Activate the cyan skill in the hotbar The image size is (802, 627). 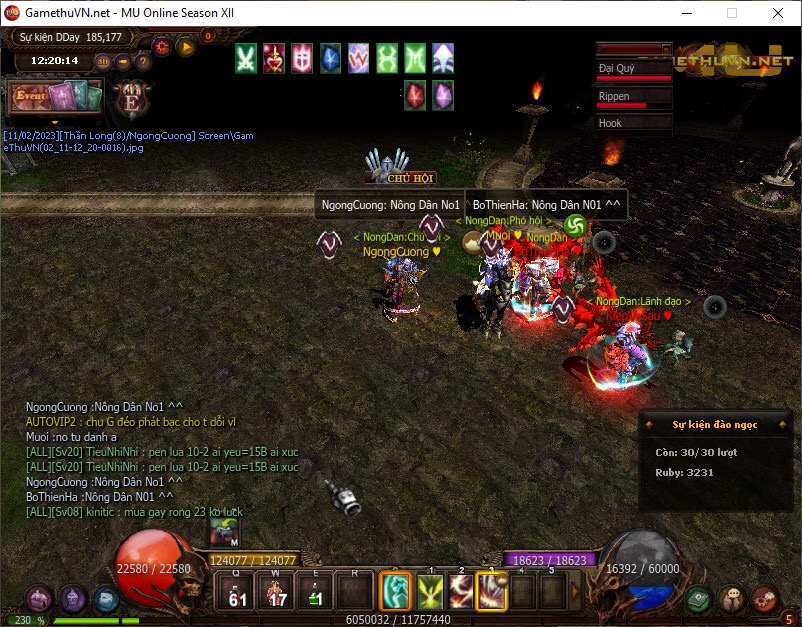point(397,591)
